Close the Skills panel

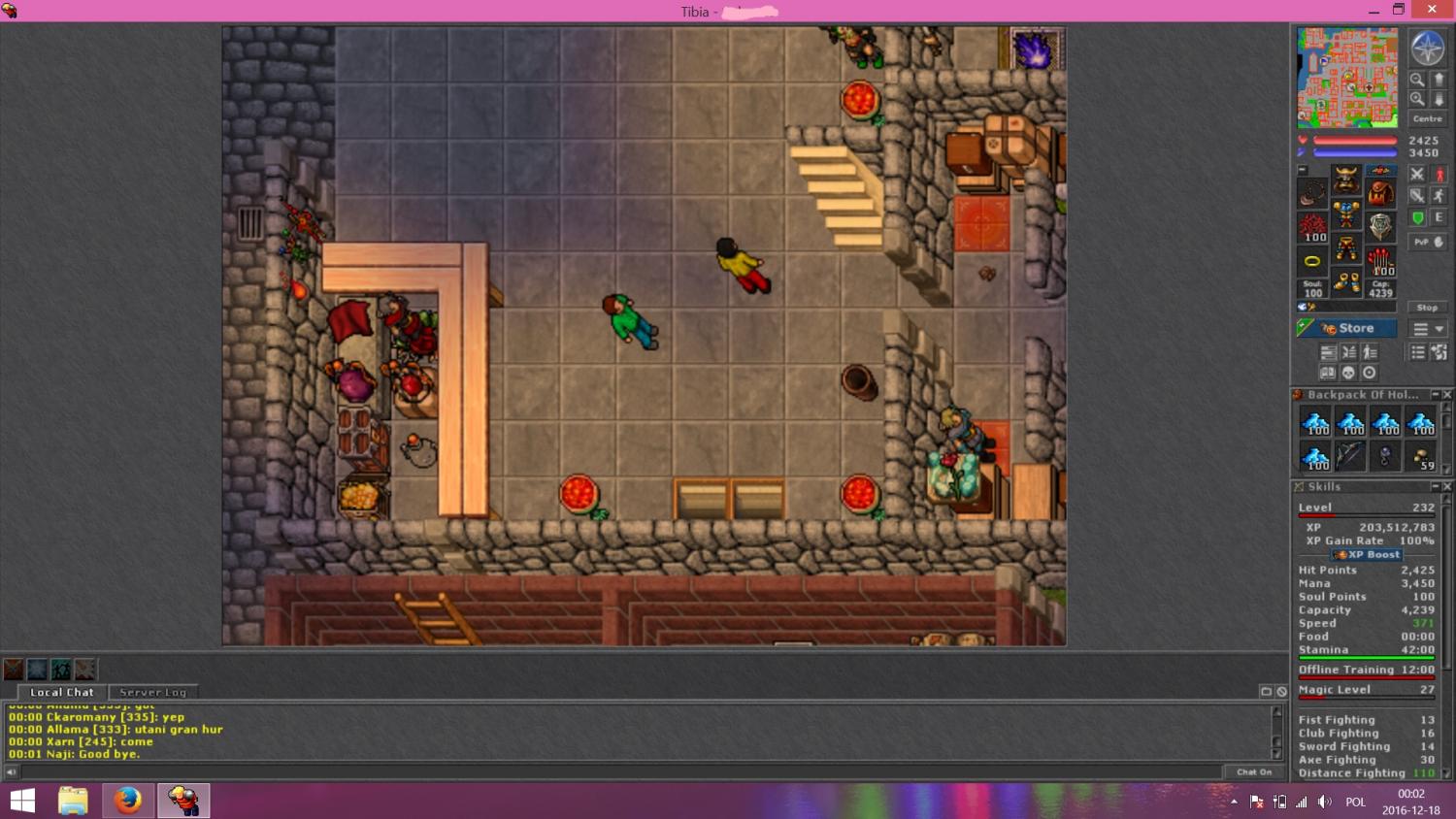(x=1447, y=487)
